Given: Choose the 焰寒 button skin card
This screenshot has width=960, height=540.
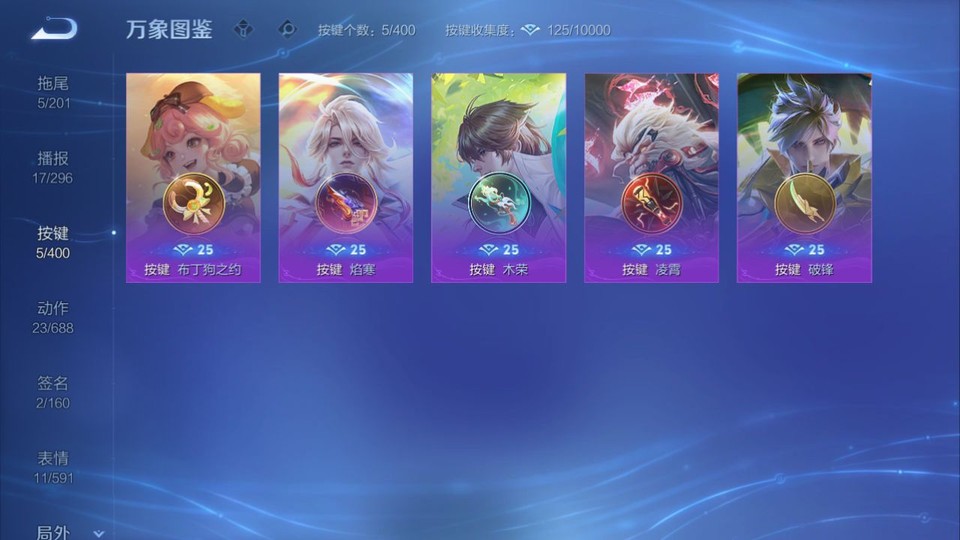Looking at the screenshot, I should [x=346, y=177].
